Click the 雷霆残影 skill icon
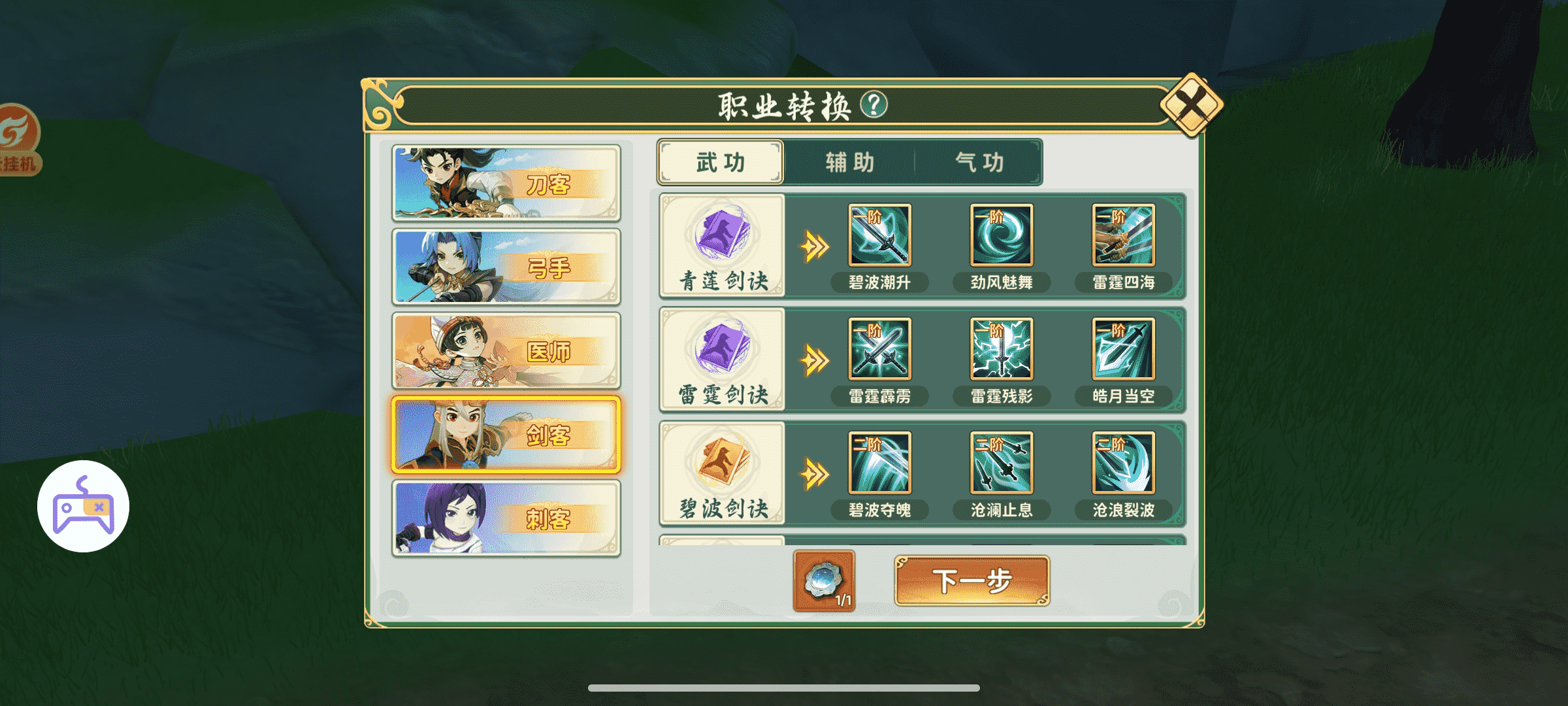This screenshot has height=706, width=1568. pyautogui.click(x=1003, y=351)
